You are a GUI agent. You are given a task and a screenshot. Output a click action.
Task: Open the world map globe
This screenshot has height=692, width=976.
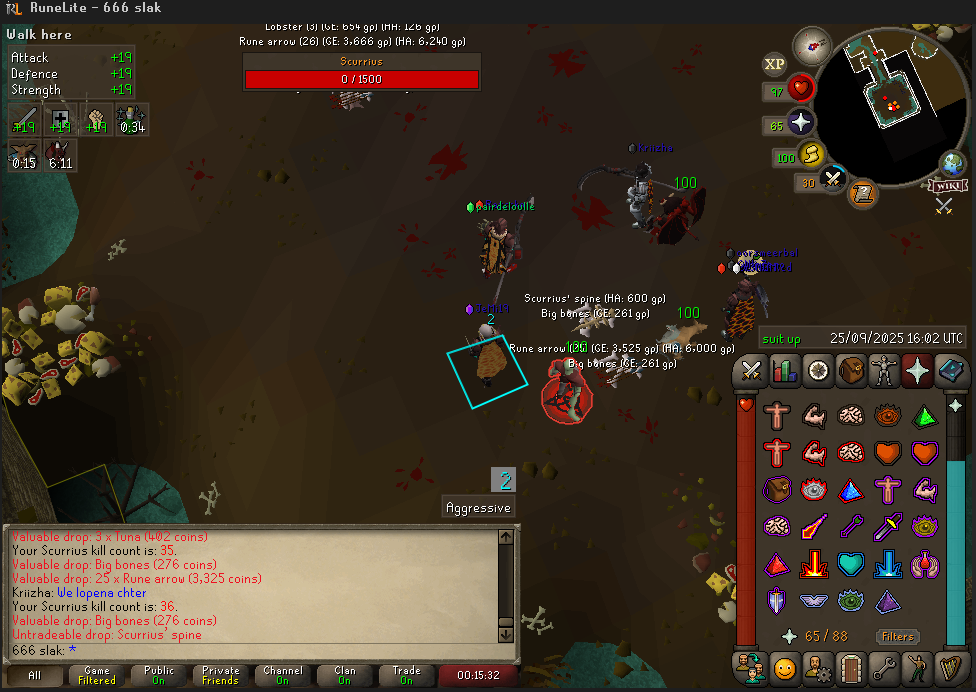click(x=953, y=164)
